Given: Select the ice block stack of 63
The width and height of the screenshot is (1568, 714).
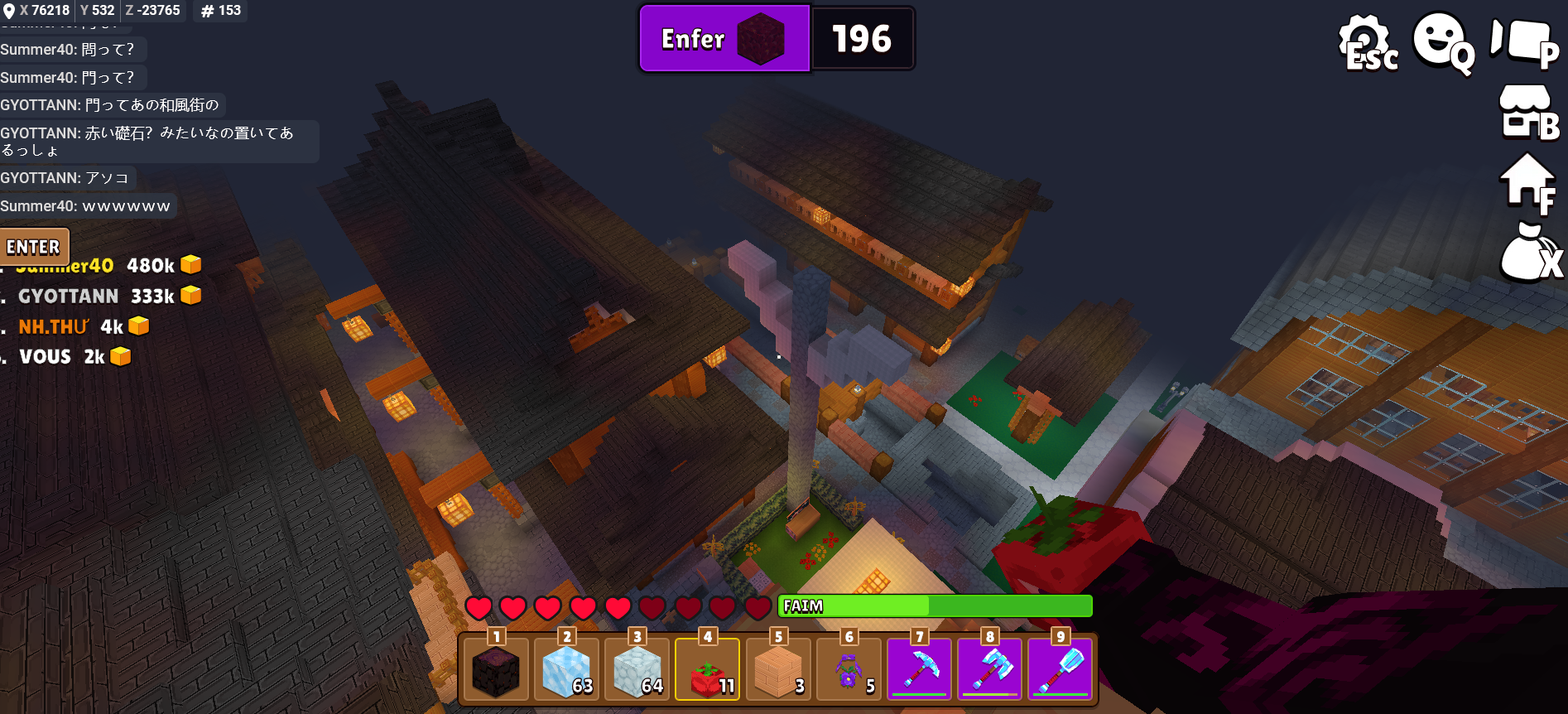Looking at the screenshot, I should [x=566, y=669].
